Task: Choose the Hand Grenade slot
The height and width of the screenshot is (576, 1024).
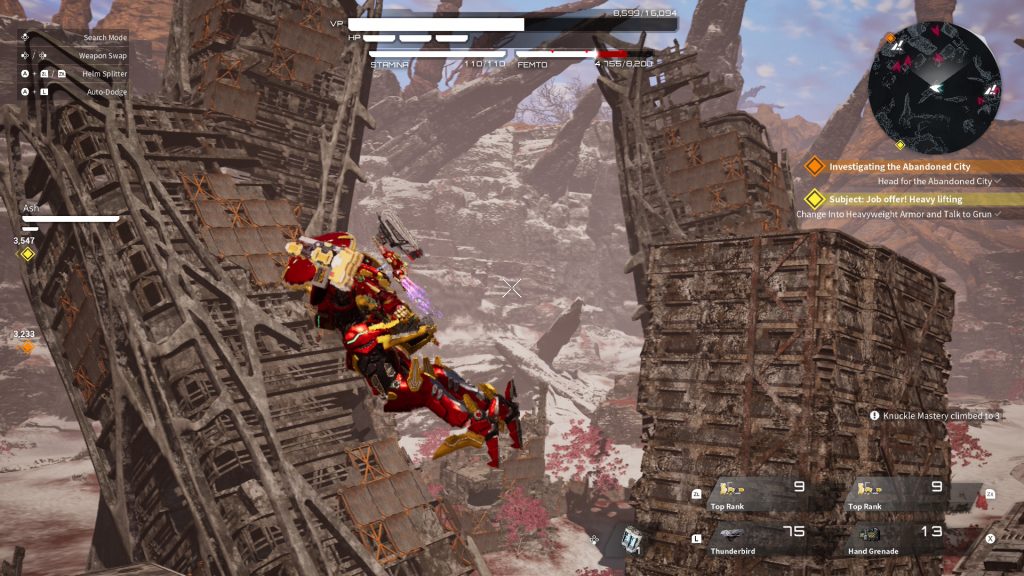Action: [x=898, y=538]
